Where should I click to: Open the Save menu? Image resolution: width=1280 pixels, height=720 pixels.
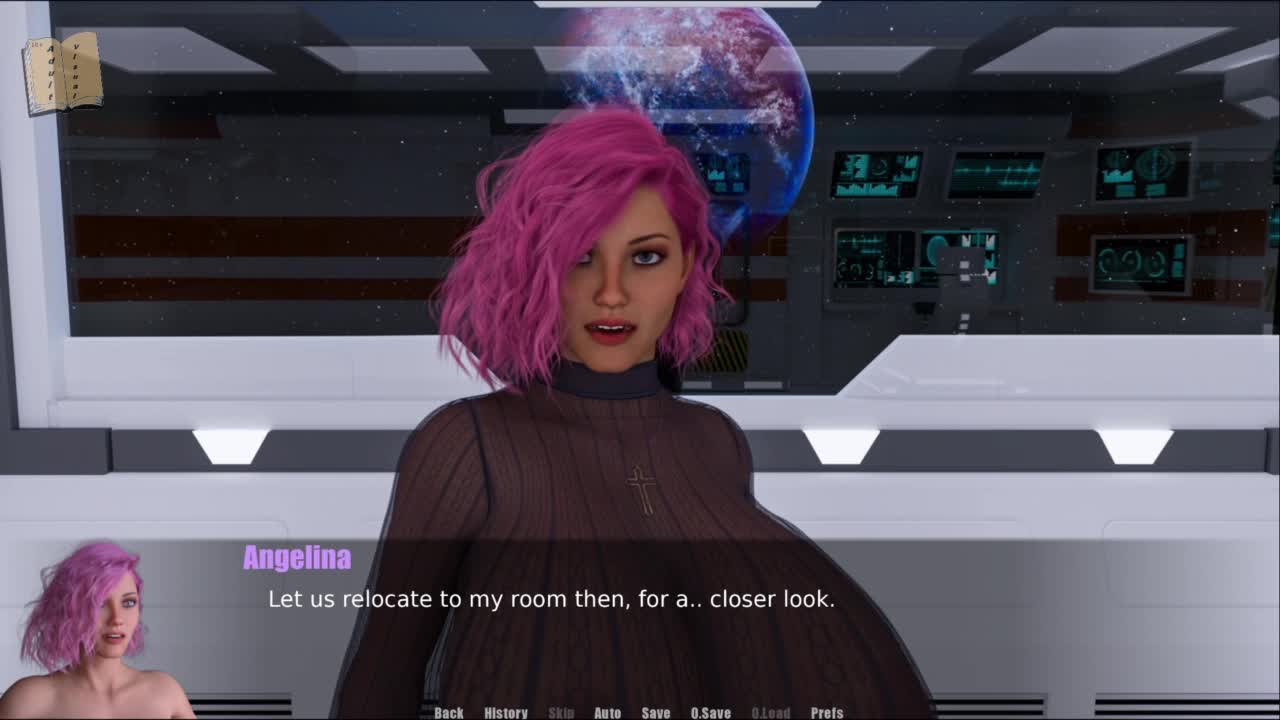(656, 712)
